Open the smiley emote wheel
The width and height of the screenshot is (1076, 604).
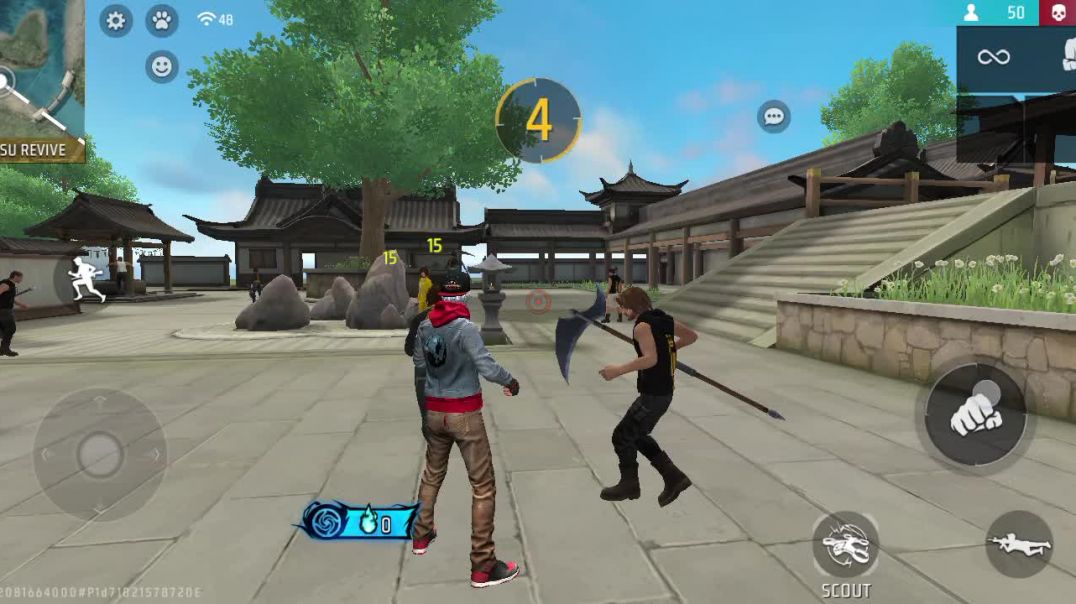coord(161,67)
